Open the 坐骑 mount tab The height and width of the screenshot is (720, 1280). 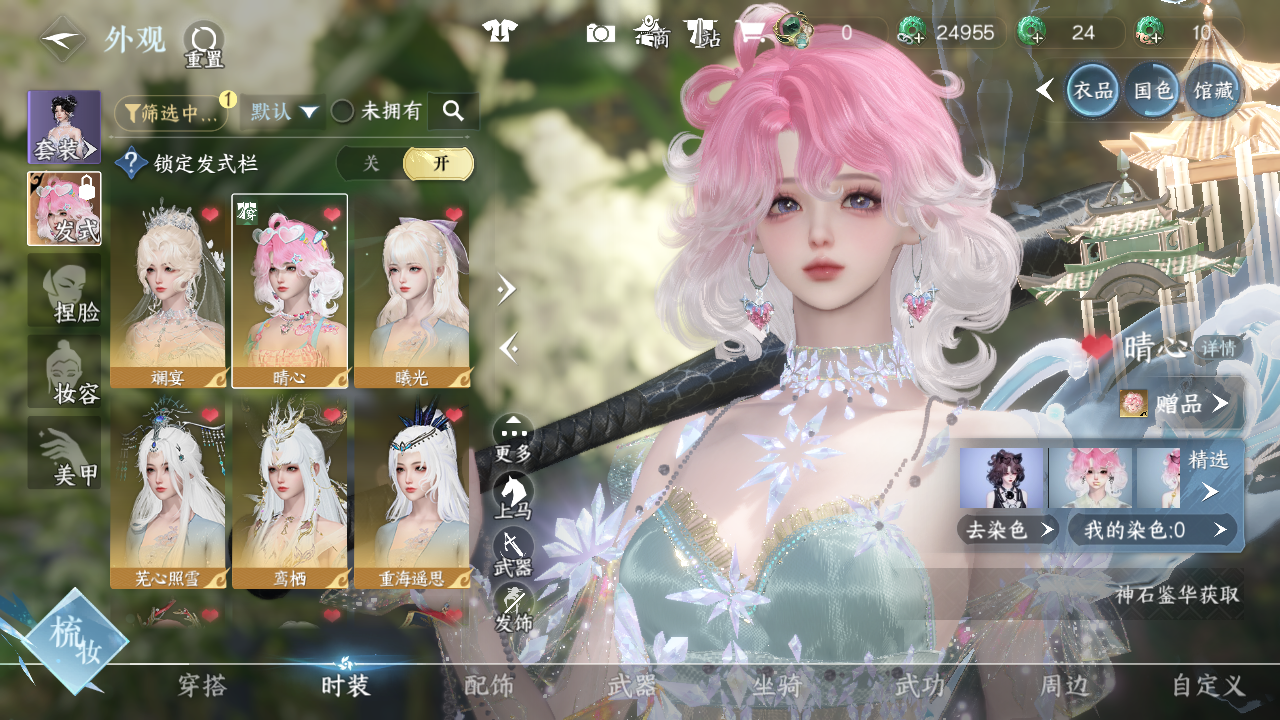pyautogui.click(x=777, y=686)
